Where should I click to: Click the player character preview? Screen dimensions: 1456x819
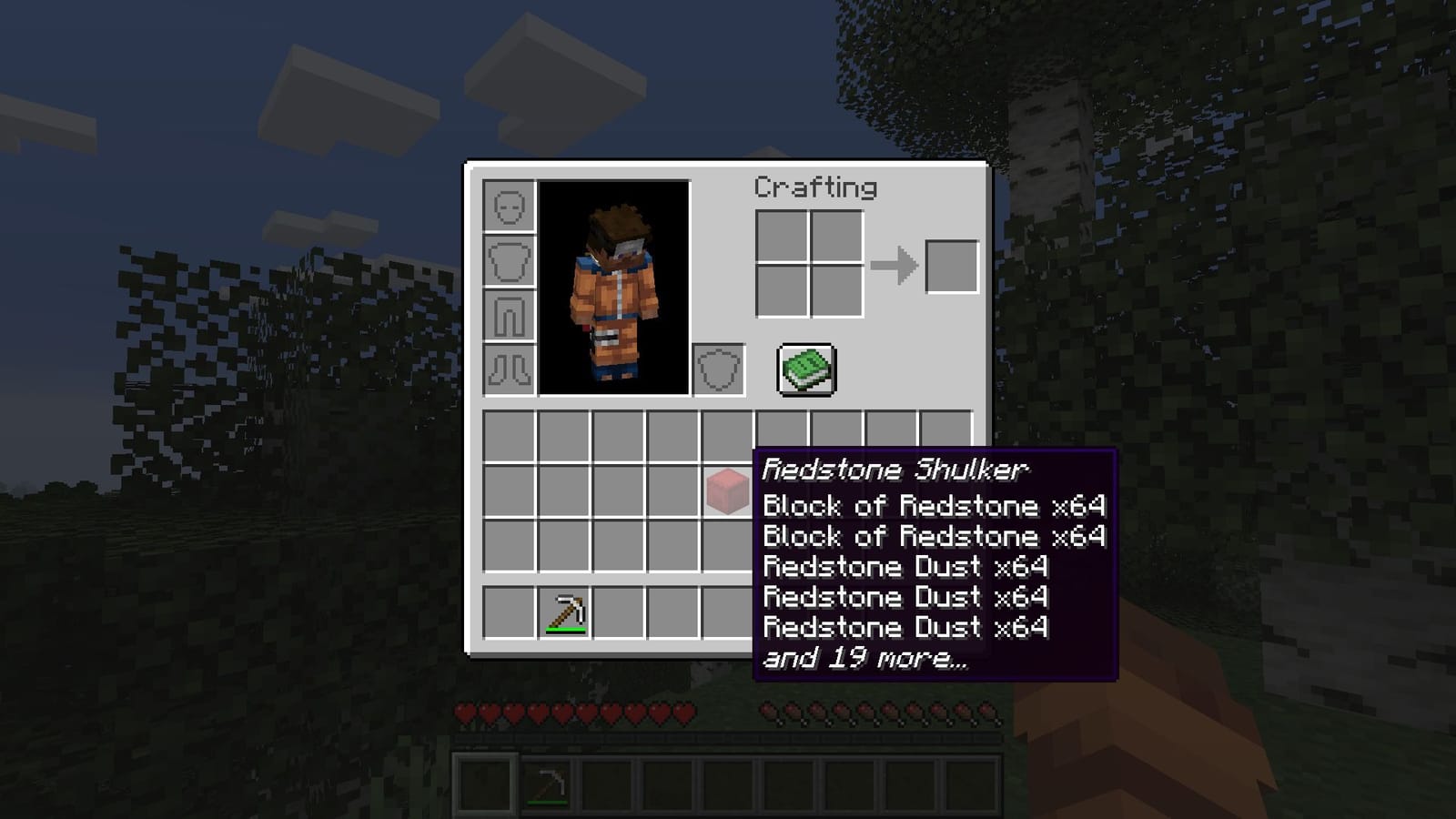coord(615,291)
